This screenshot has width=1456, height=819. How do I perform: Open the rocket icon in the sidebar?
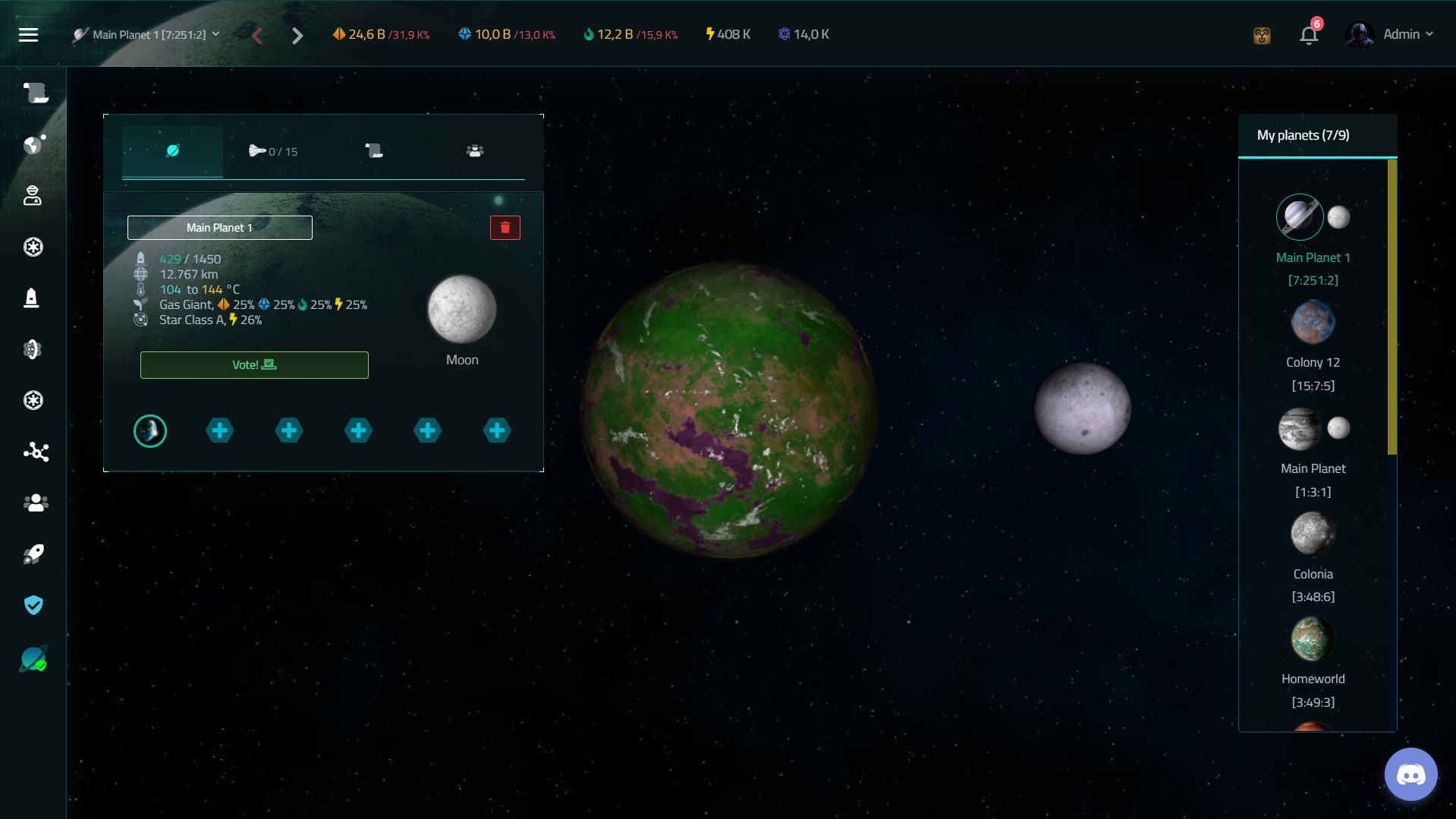pos(33,554)
